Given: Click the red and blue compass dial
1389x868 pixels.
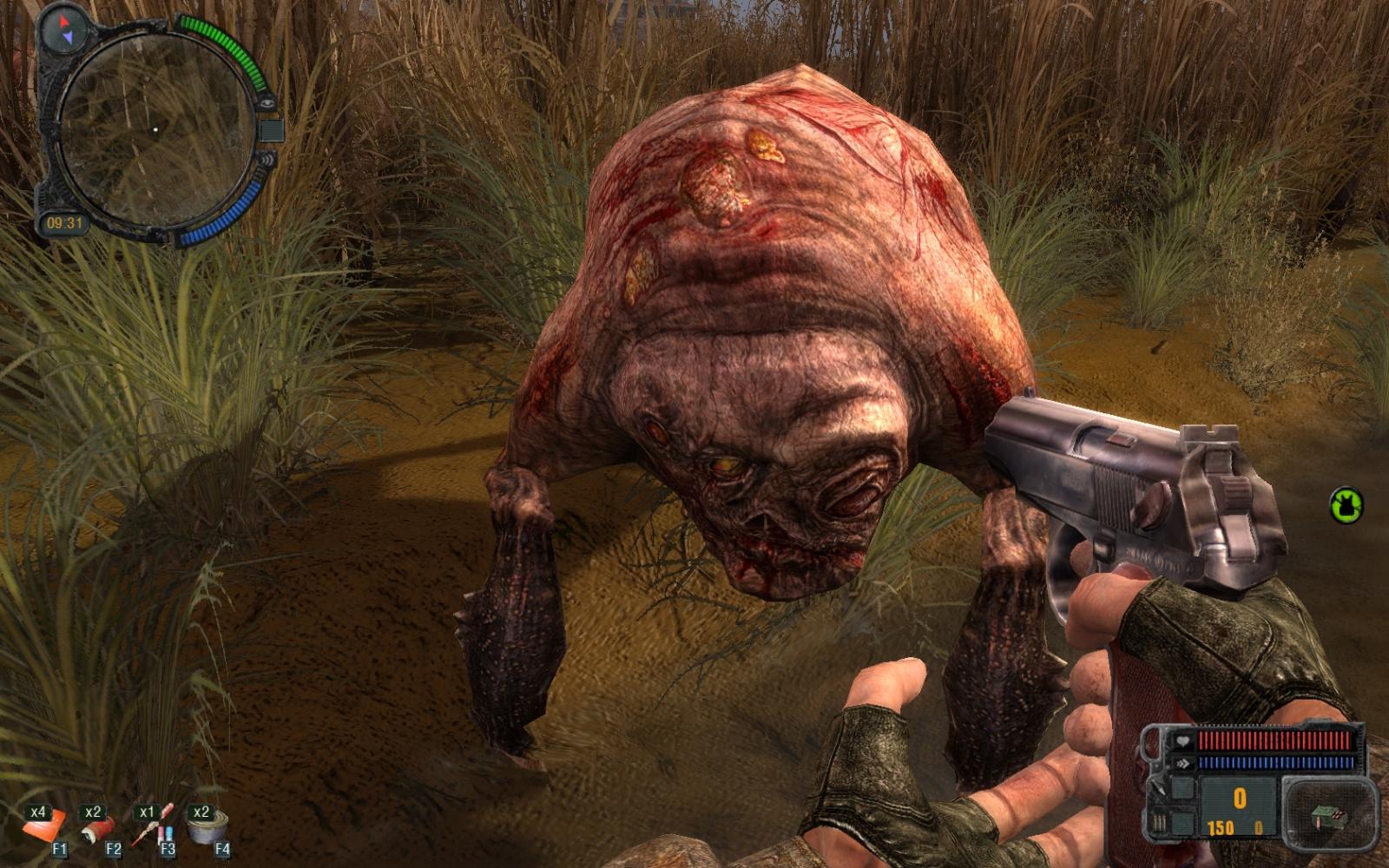Looking at the screenshot, I should [x=63, y=28].
